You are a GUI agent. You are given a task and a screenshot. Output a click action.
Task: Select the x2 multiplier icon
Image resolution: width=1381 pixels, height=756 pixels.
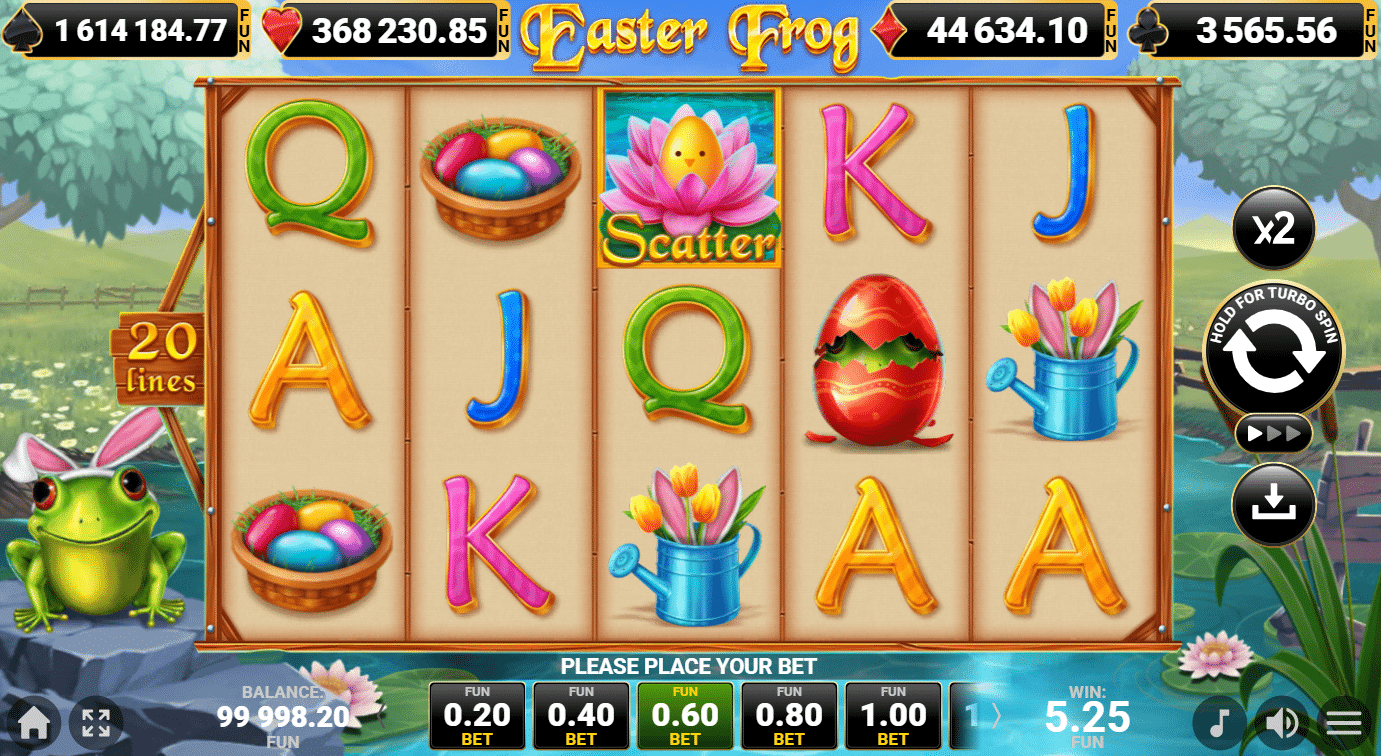pyautogui.click(x=1273, y=229)
